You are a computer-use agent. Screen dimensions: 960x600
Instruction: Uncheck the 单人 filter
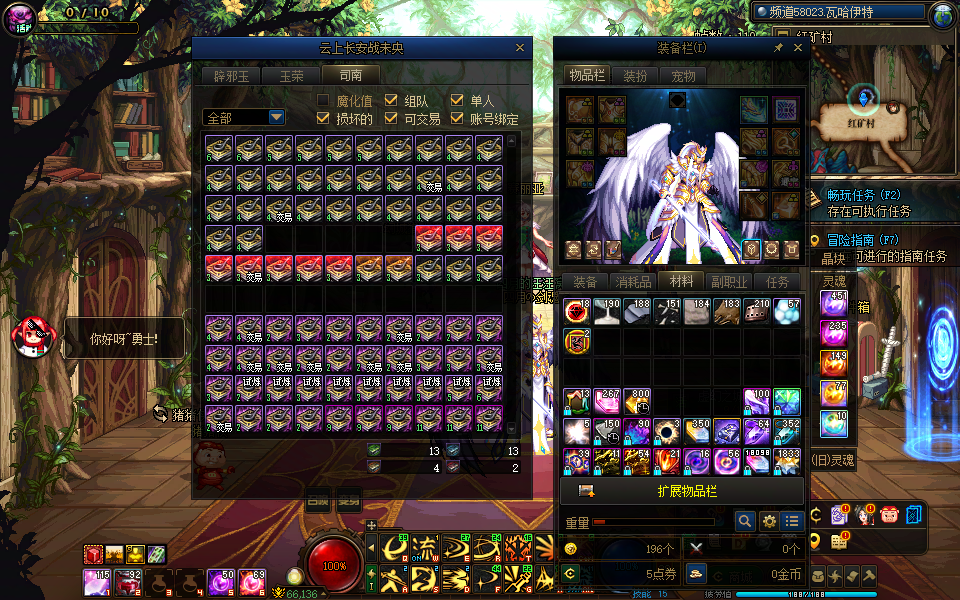457,100
